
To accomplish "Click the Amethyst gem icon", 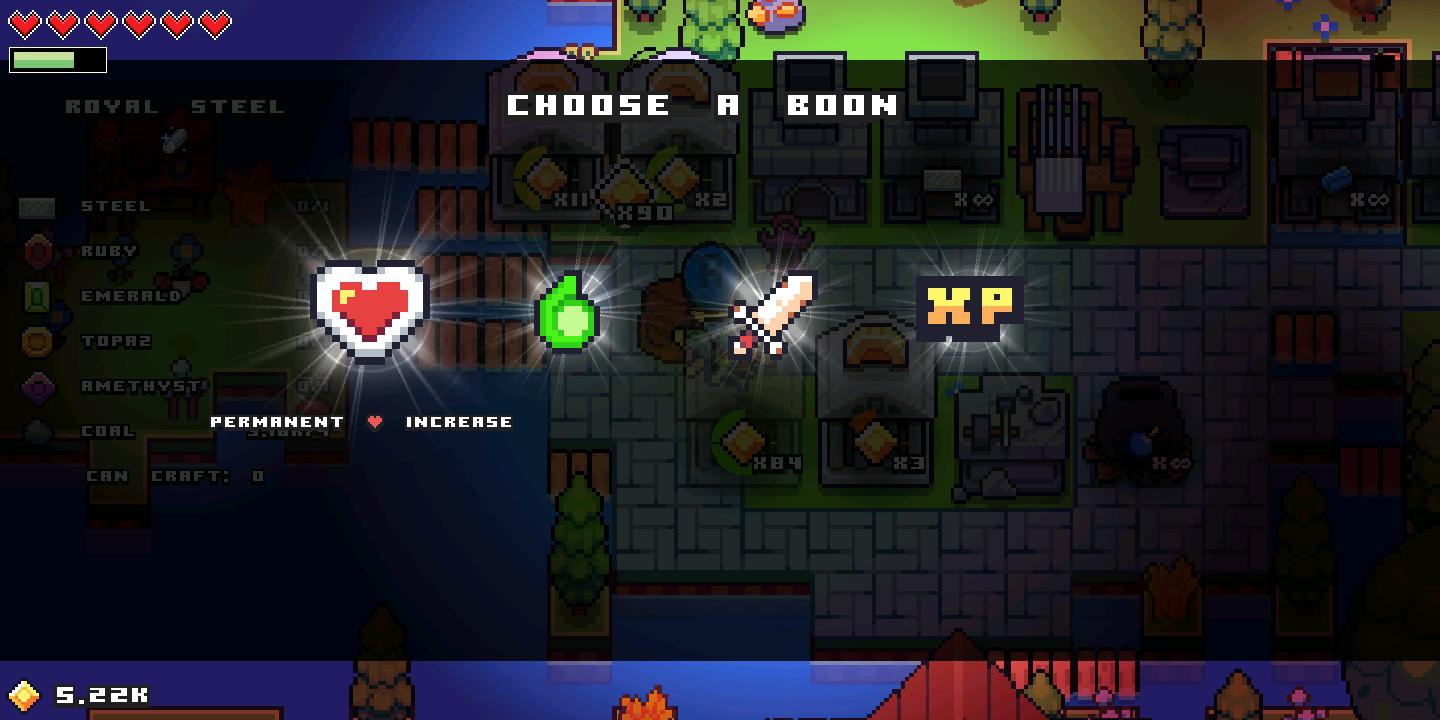I will coord(38,386).
